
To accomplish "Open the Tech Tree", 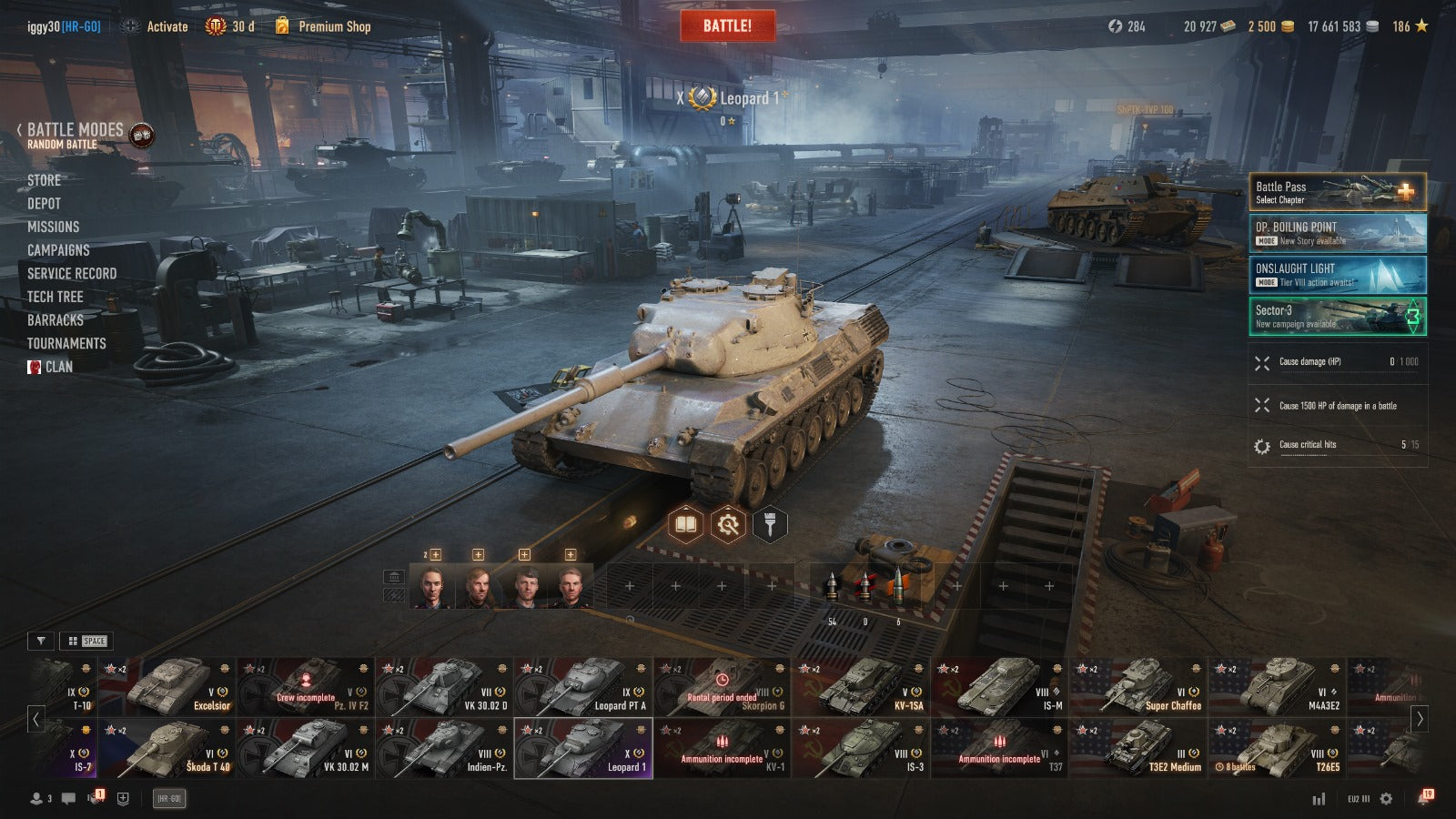I will (x=55, y=297).
